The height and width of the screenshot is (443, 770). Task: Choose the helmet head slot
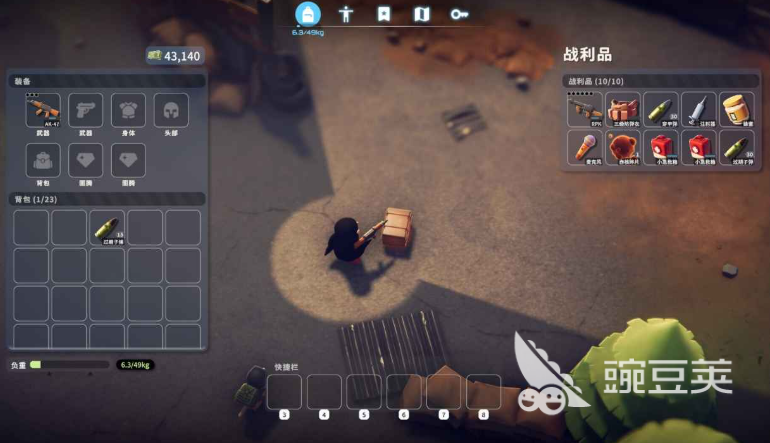170,111
